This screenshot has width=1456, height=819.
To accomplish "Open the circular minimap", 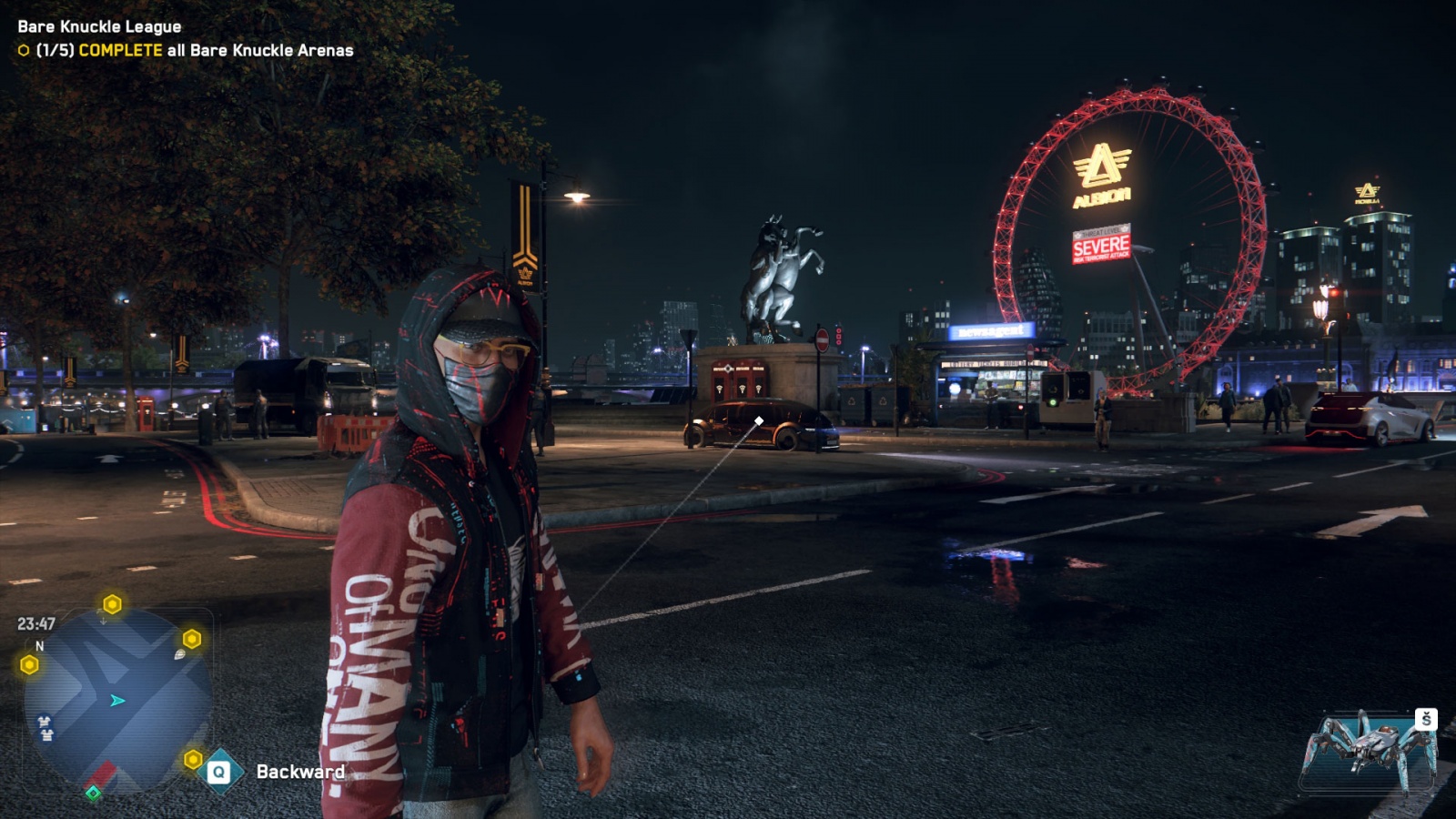I will point(116,699).
